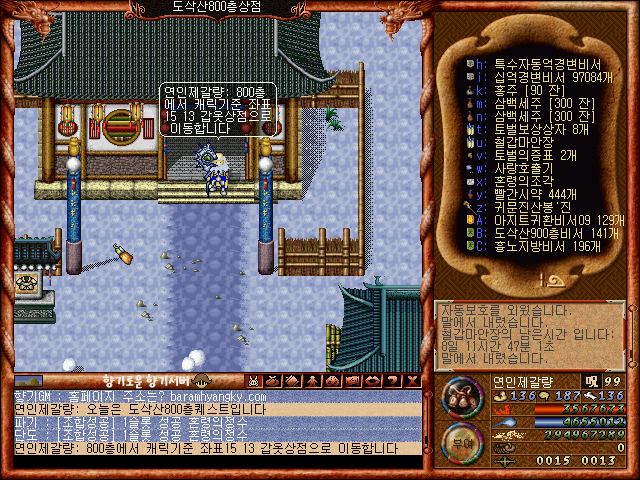Screen dimensions: 640x480
Task: Show the character figure status icon
Action: (x=311, y=380)
